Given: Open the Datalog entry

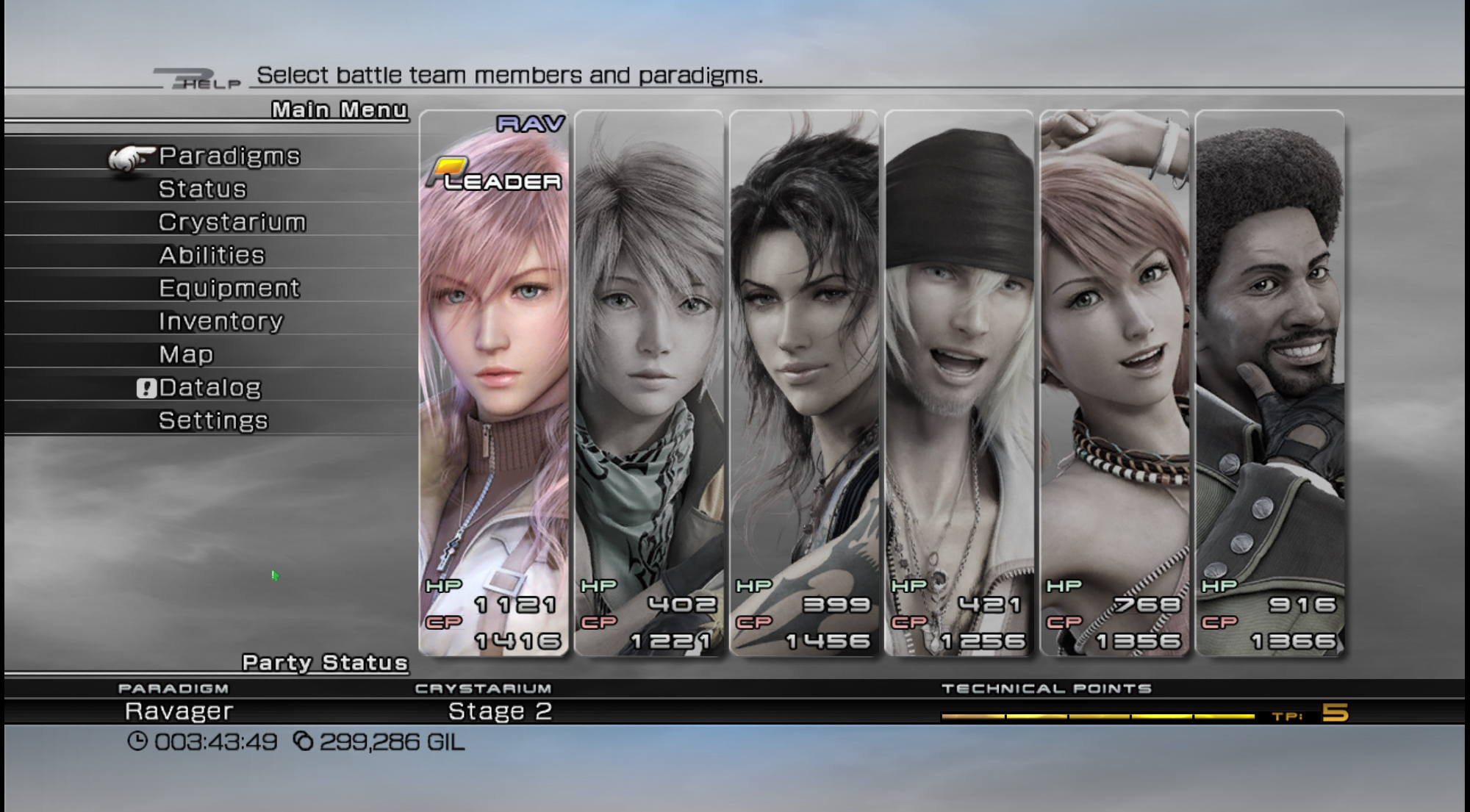Looking at the screenshot, I should tap(209, 387).
